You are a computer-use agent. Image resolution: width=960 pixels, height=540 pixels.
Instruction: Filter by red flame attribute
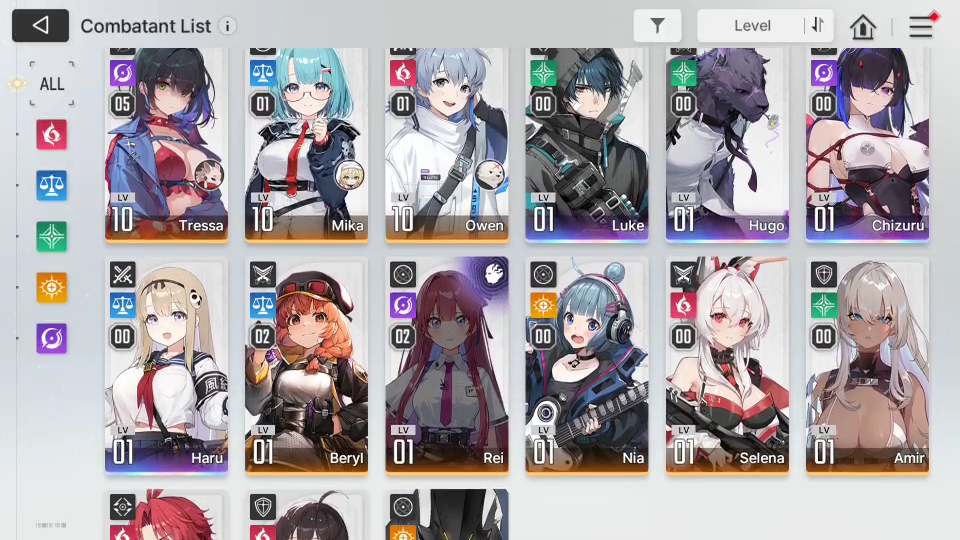(x=51, y=134)
